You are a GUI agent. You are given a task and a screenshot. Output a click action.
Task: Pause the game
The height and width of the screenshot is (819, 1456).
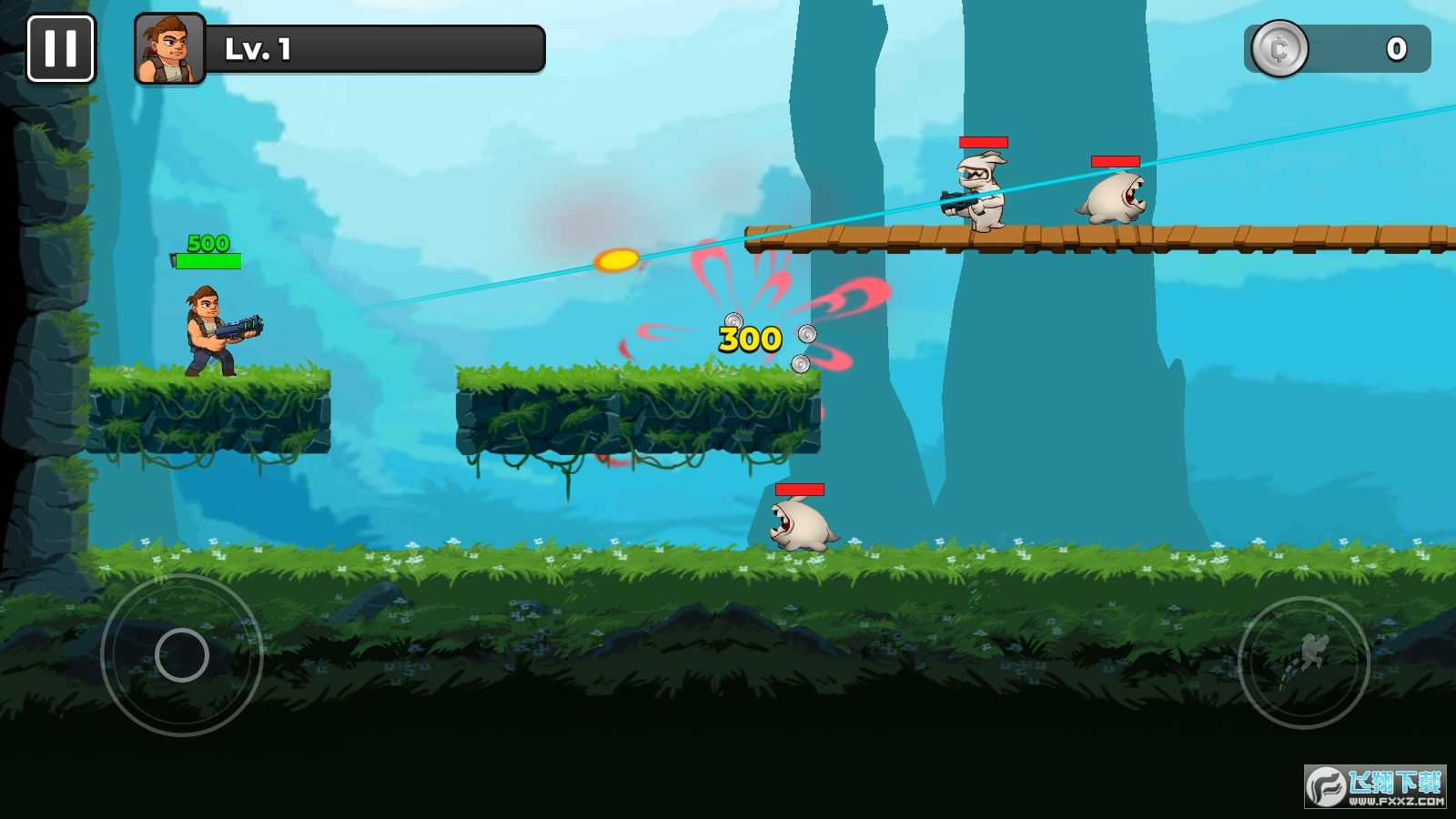[x=61, y=49]
